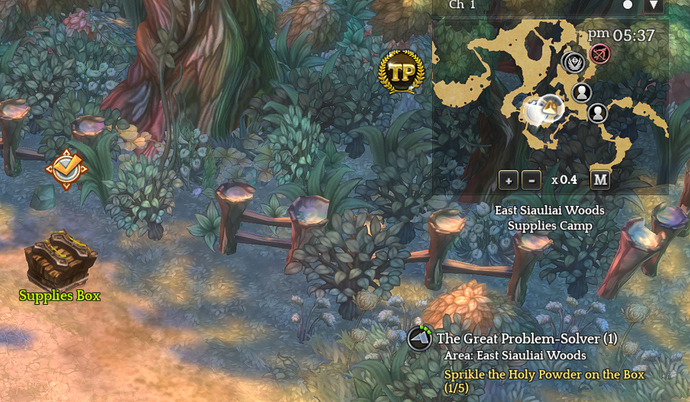Zoom in the minimap with plus button
Screen dimensions: 690x402
(x=508, y=180)
